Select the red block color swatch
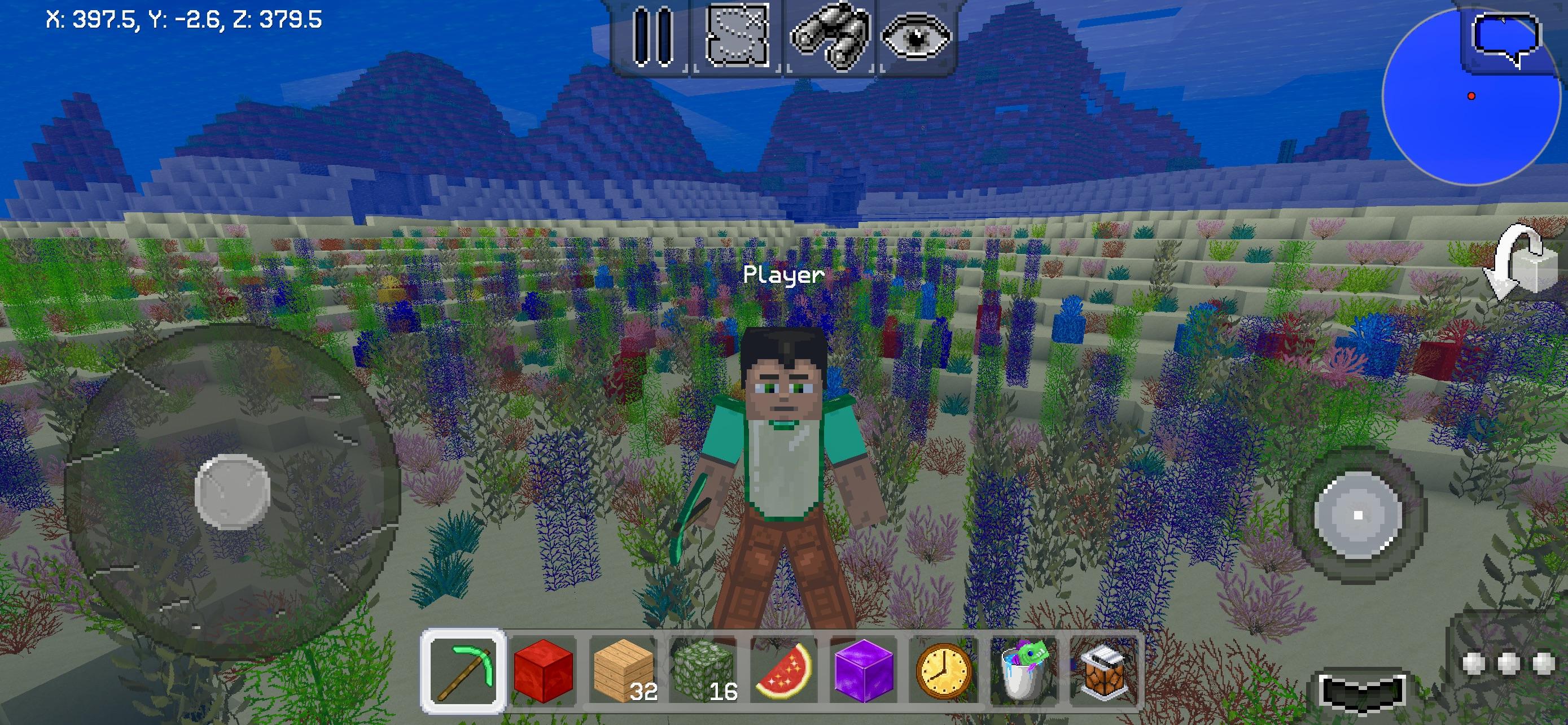 point(545,671)
